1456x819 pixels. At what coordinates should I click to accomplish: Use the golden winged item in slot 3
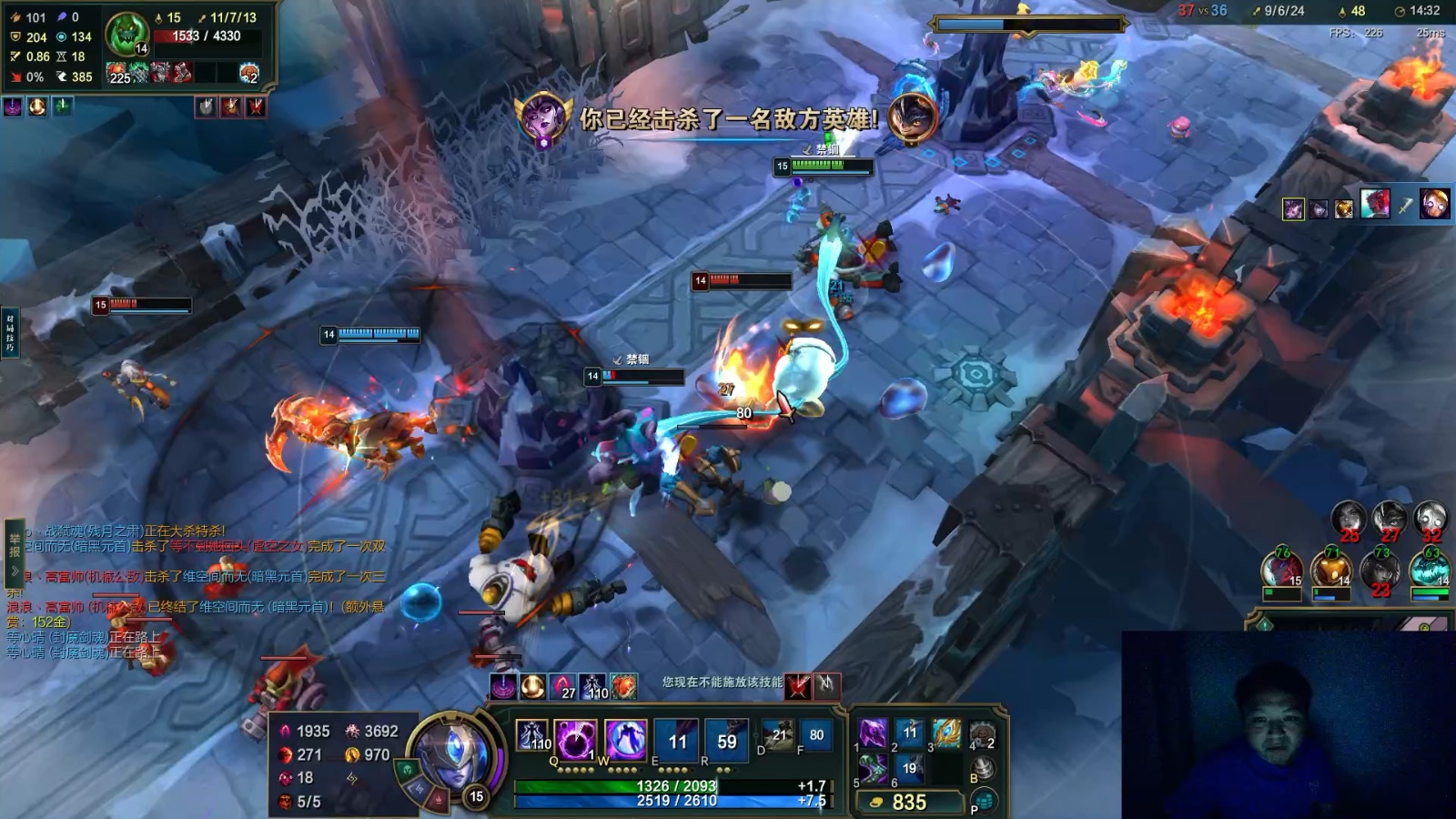tap(946, 733)
